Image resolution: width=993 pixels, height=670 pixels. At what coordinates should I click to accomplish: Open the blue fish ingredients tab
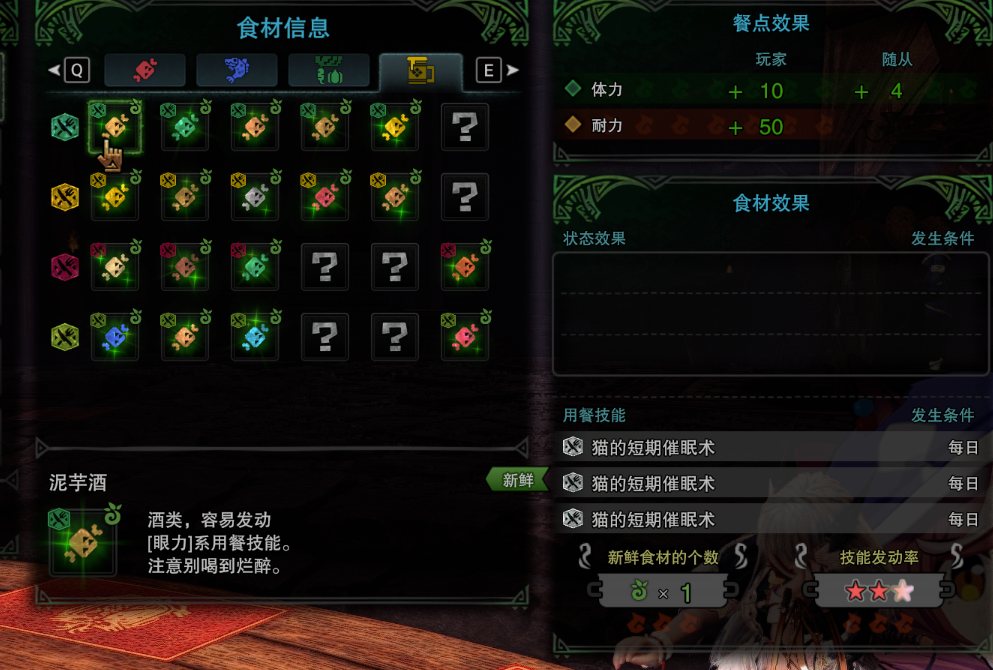pos(236,70)
